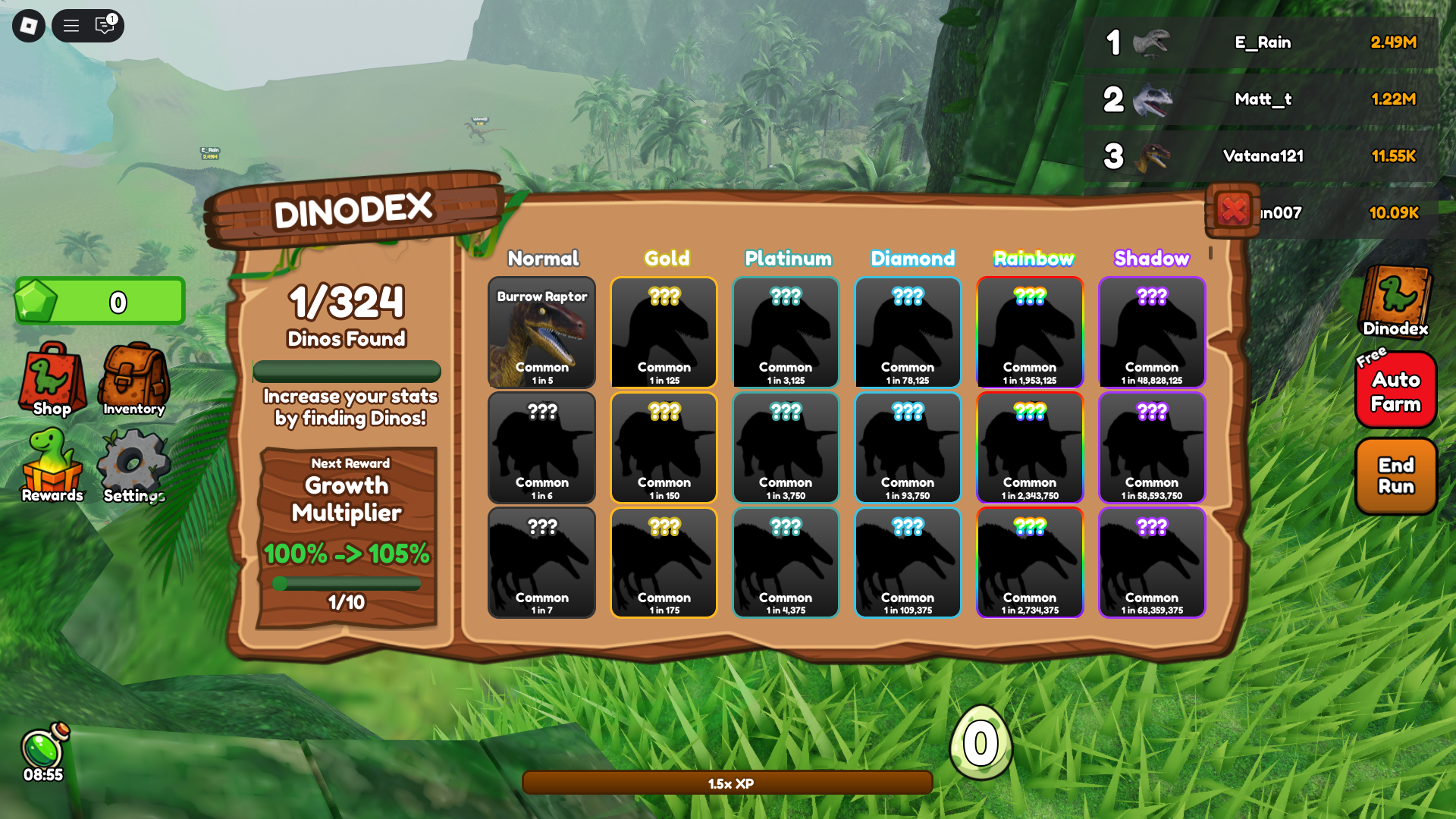The image size is (1456, 819).
Task: Activate the Free Auto Farm button
Action: coord(1395,391)
